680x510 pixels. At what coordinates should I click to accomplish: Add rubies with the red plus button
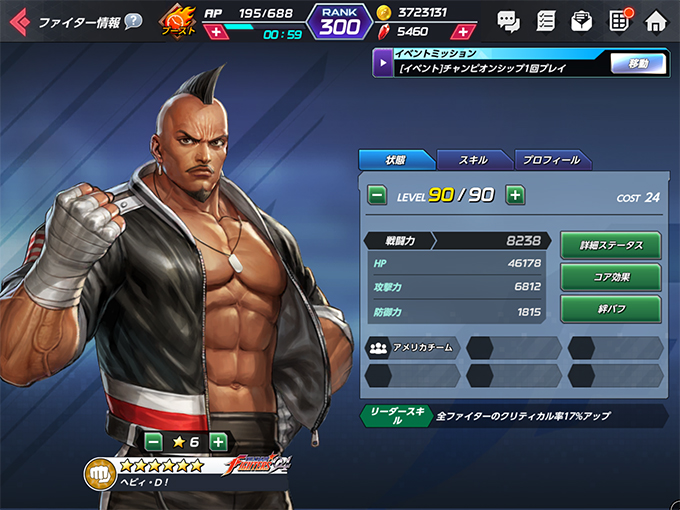click(x=464, y=32)
